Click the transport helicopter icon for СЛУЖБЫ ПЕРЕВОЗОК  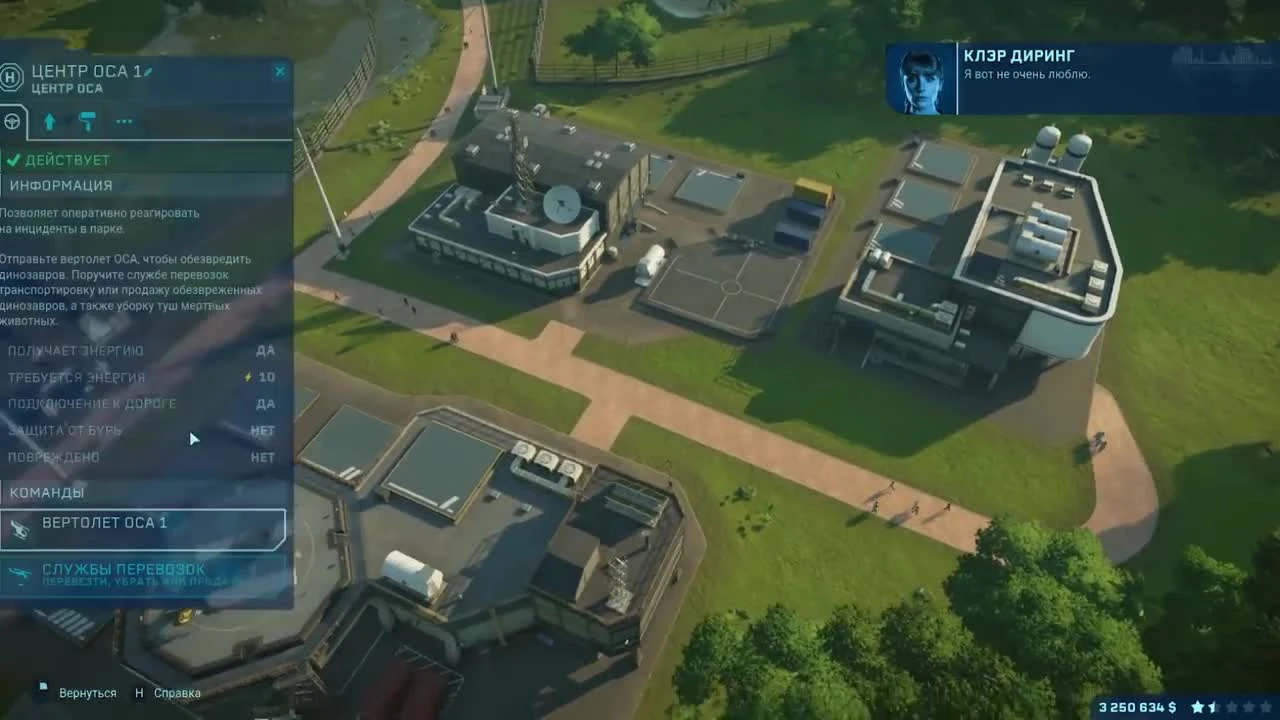pos(19,572)
